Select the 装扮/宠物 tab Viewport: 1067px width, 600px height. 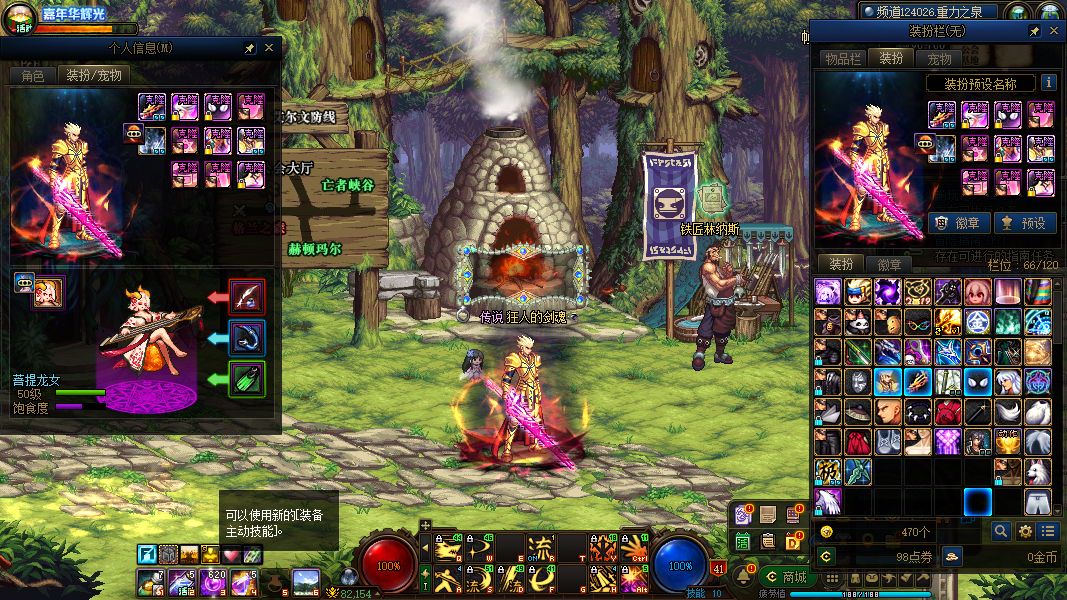click(x=93, y=75)
